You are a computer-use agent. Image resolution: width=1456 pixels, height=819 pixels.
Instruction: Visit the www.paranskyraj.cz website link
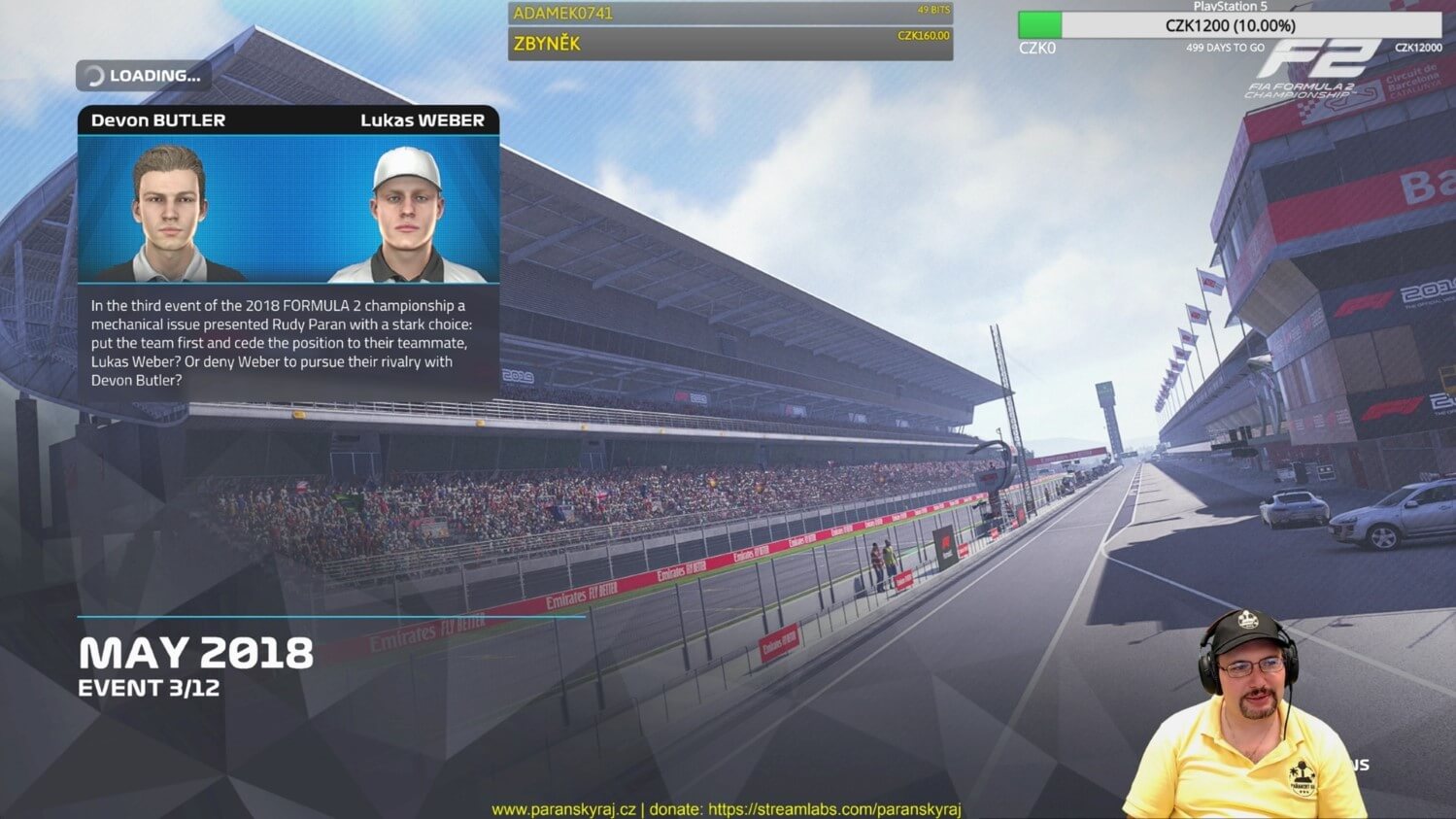pos(563,809)
